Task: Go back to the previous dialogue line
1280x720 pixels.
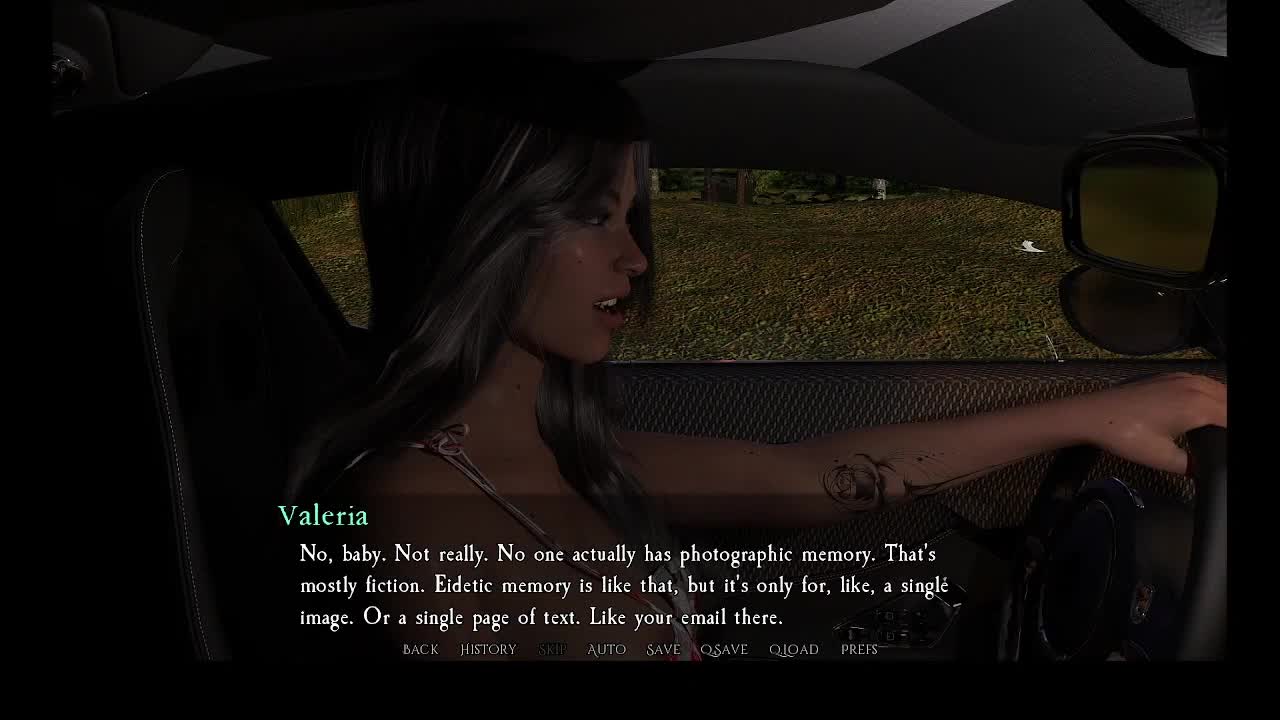Action: pyautogui.click(x=420, y=650)
